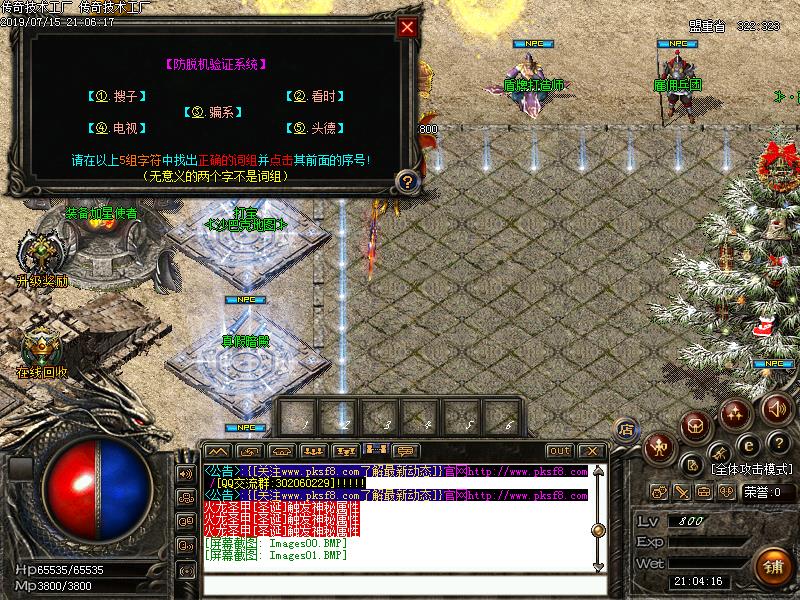
Task: Click the chat text input field
Action: [x=400, y=584]
